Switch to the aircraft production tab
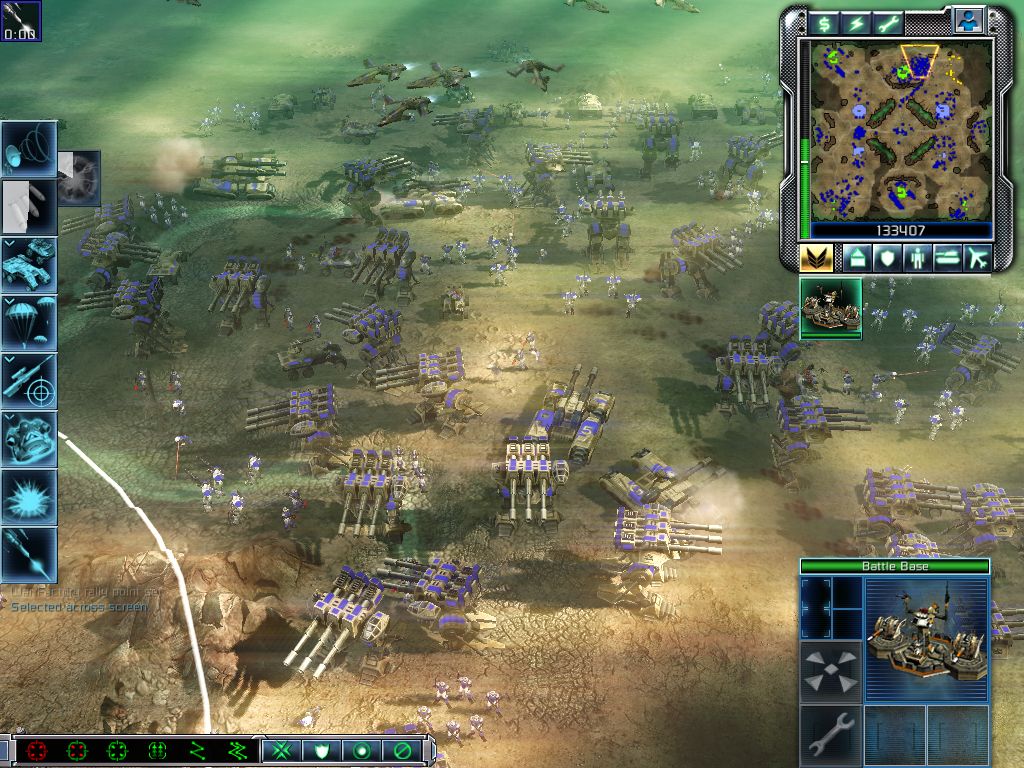 coord(977,258)
